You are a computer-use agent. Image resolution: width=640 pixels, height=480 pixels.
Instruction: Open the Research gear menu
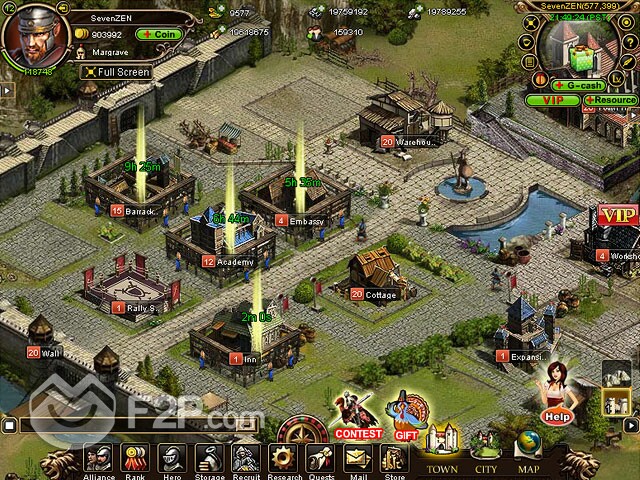coord(284,459)
